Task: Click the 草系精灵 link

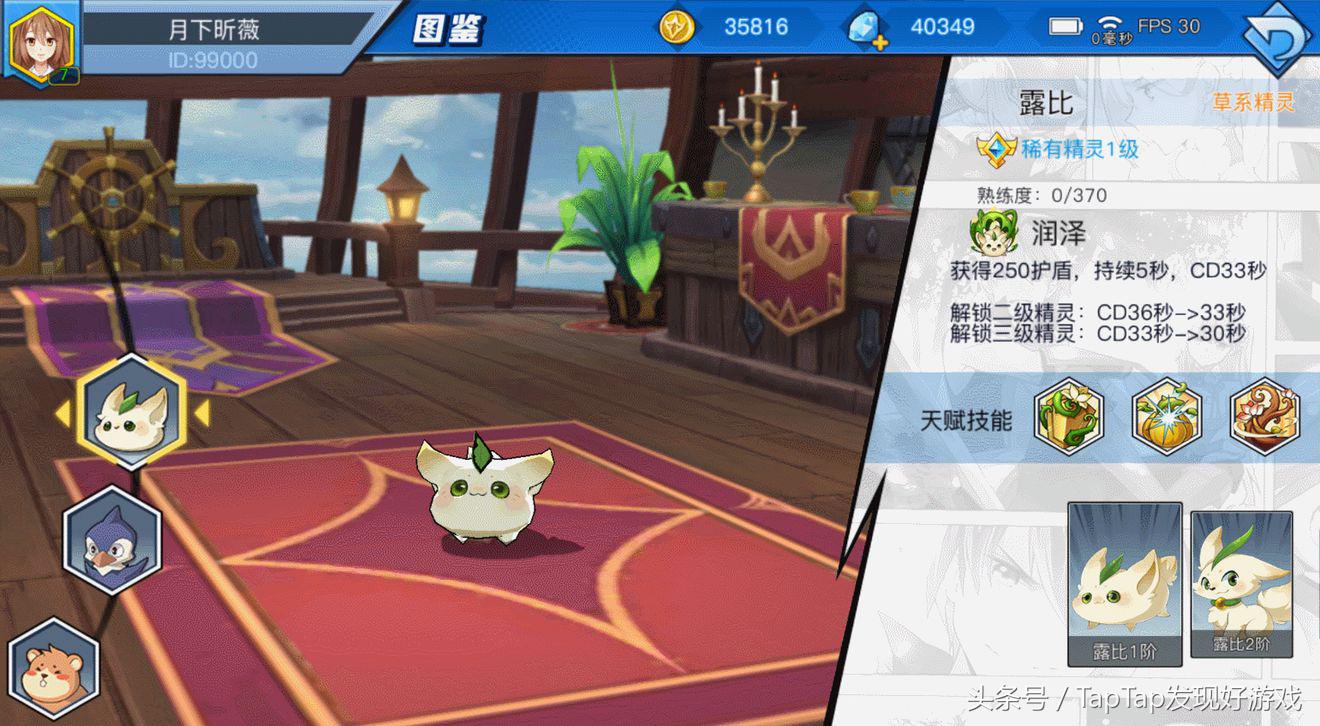Action: (1256, 102)
